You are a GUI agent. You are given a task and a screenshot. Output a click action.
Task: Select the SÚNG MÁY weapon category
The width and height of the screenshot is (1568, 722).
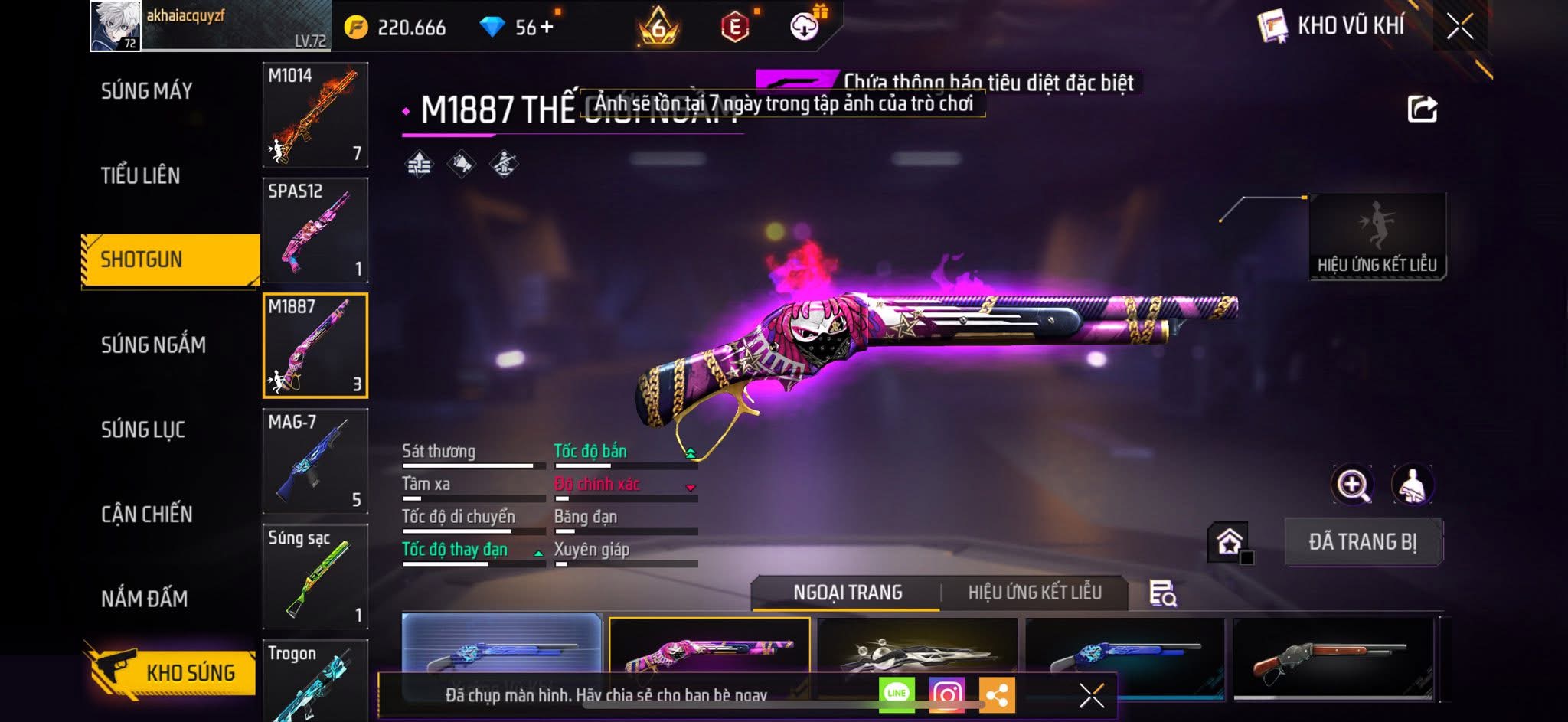[x=146, y=91]
